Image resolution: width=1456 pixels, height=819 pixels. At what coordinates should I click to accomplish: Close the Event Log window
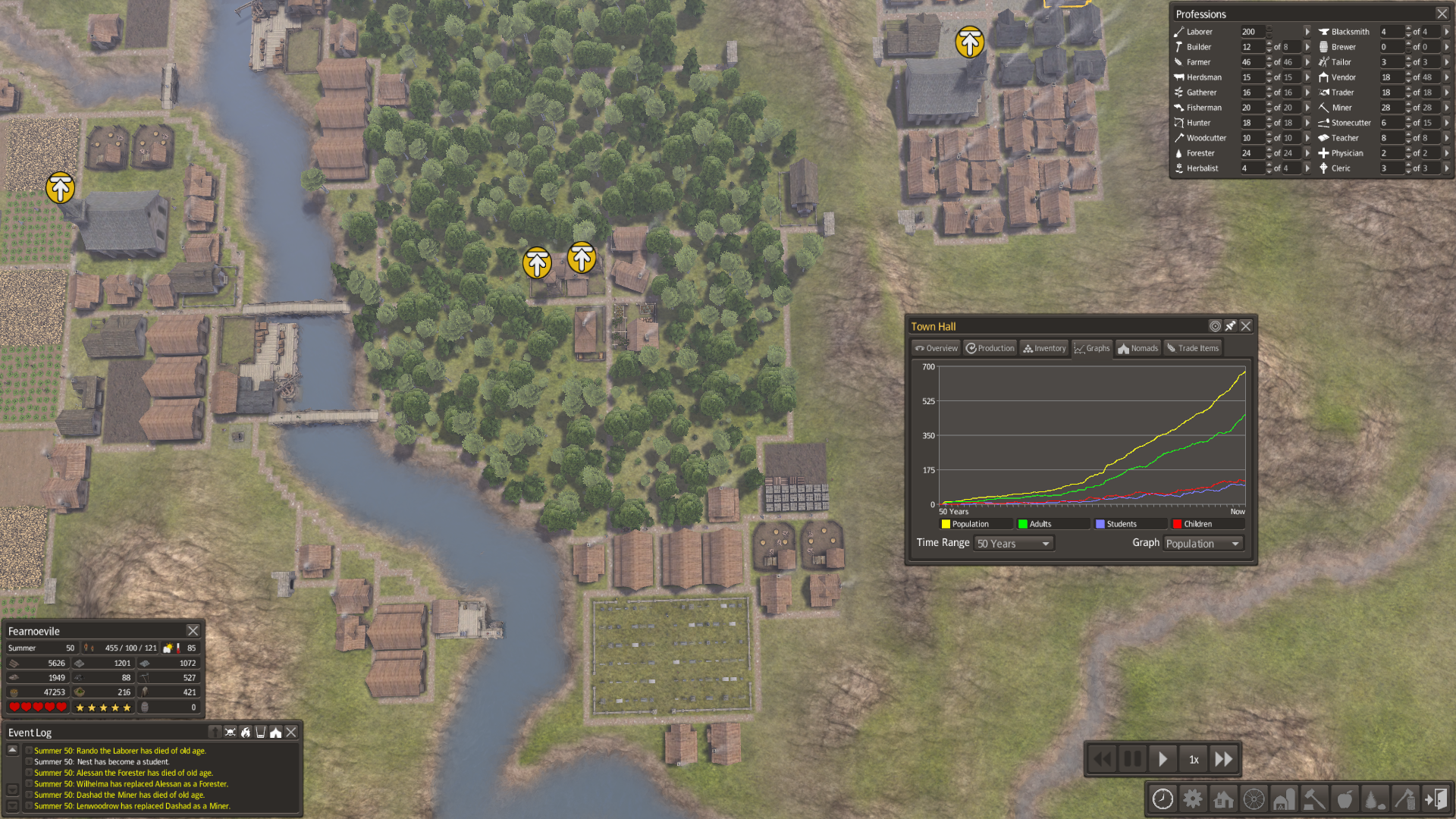[x=291, y=732]
